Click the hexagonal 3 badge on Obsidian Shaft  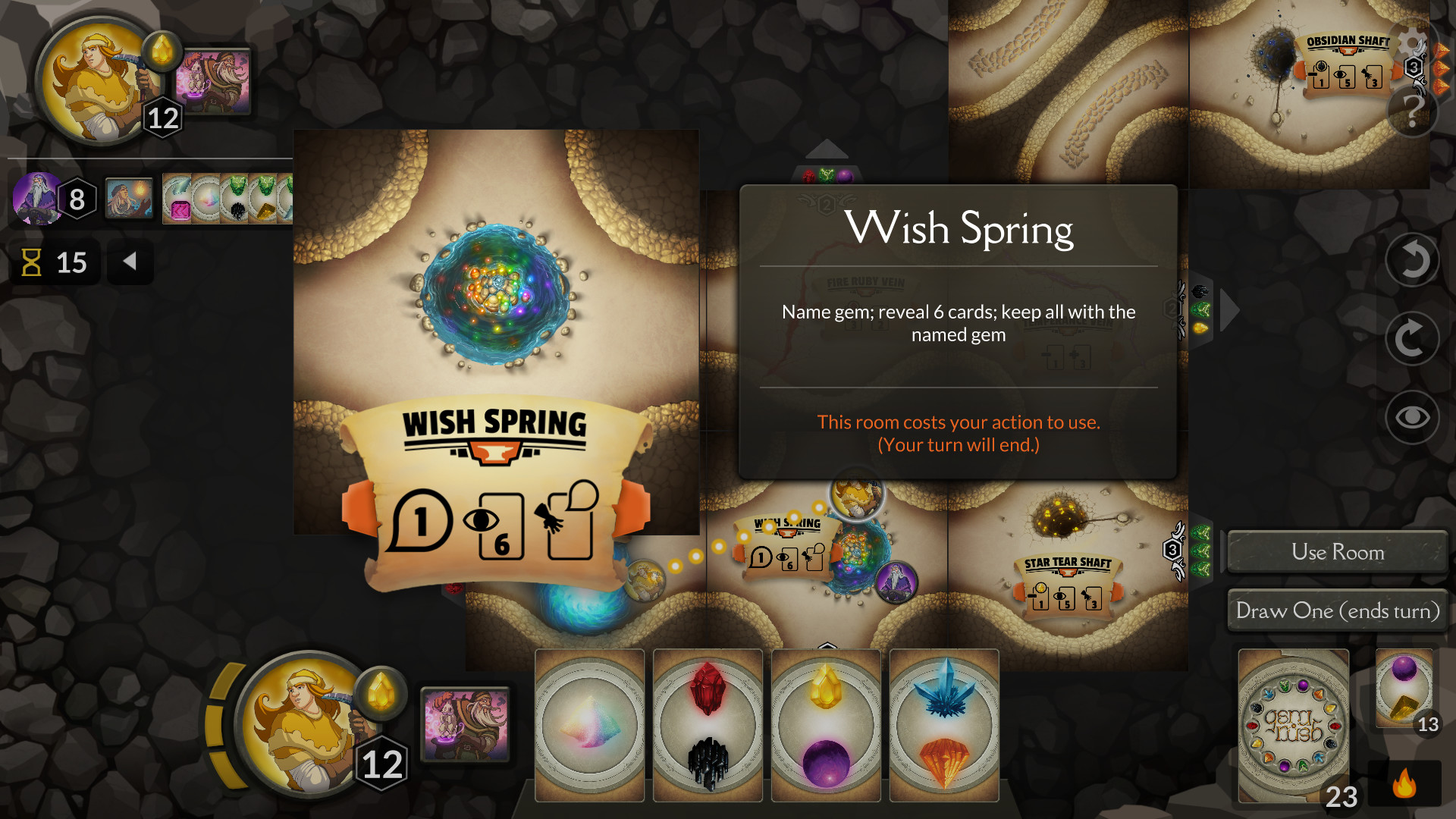tap(1414, 68)
